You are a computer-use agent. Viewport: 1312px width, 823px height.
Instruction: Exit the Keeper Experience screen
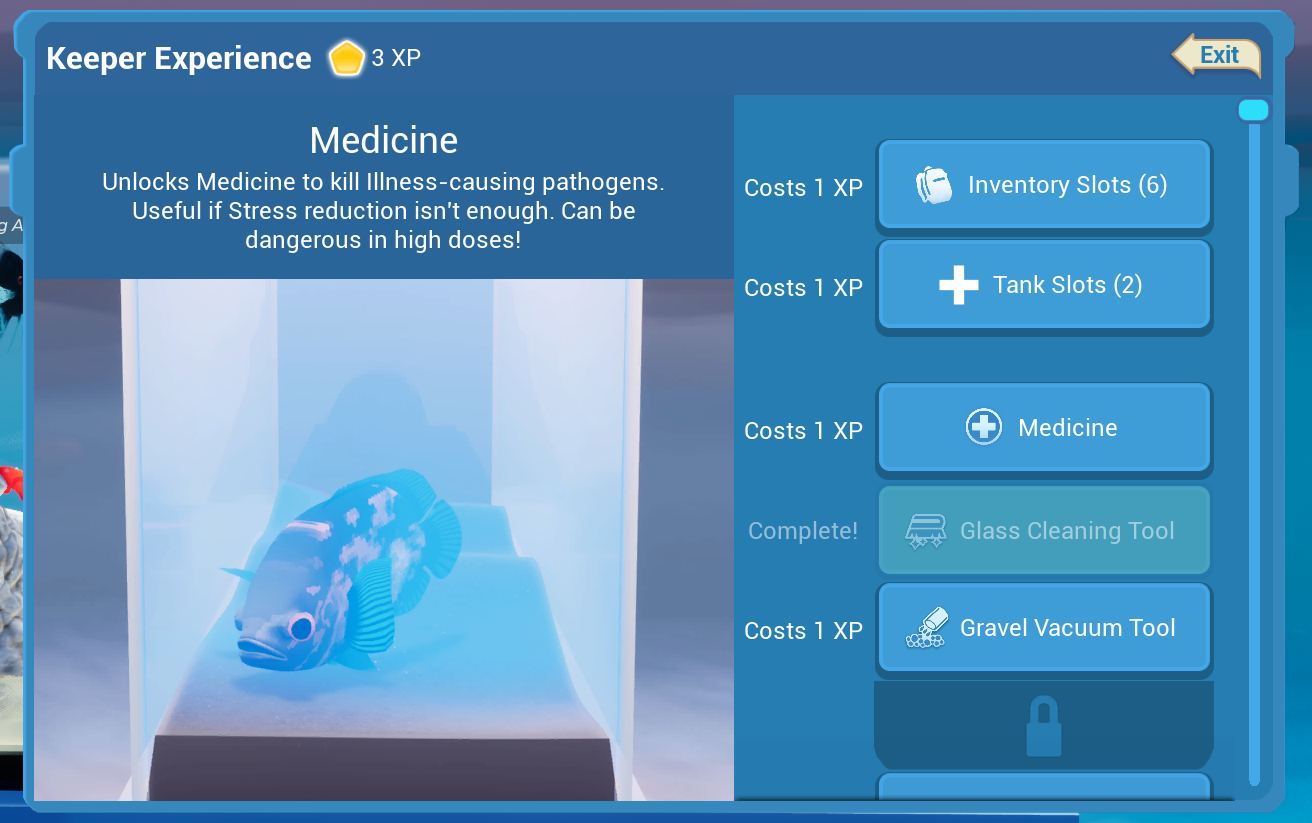click(1218, 56)
